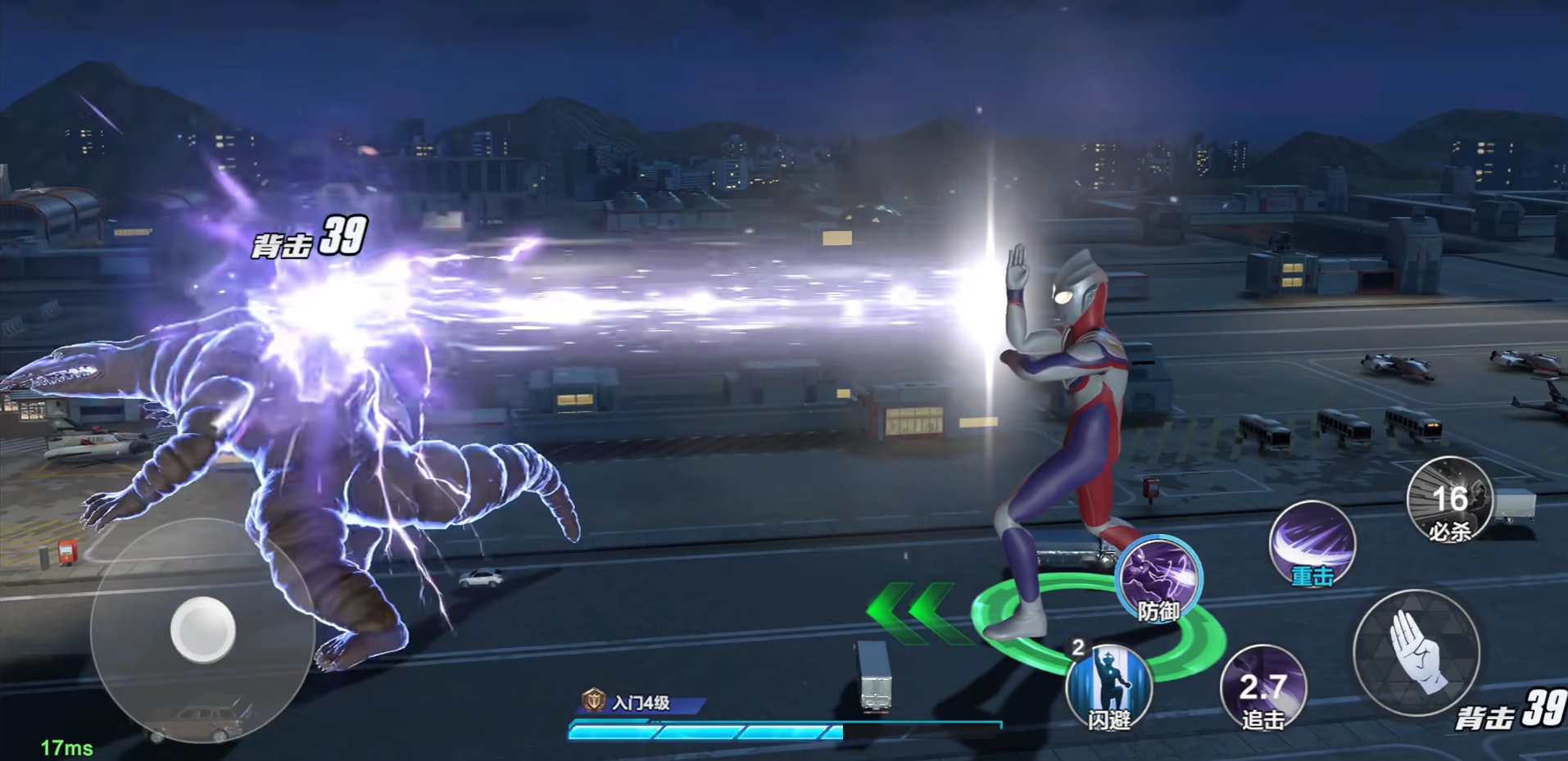Activate the 重击 heavy strike skill
Image resolution: width=1568 pixels, height=761 pixels.
(x=1312, y=544)
